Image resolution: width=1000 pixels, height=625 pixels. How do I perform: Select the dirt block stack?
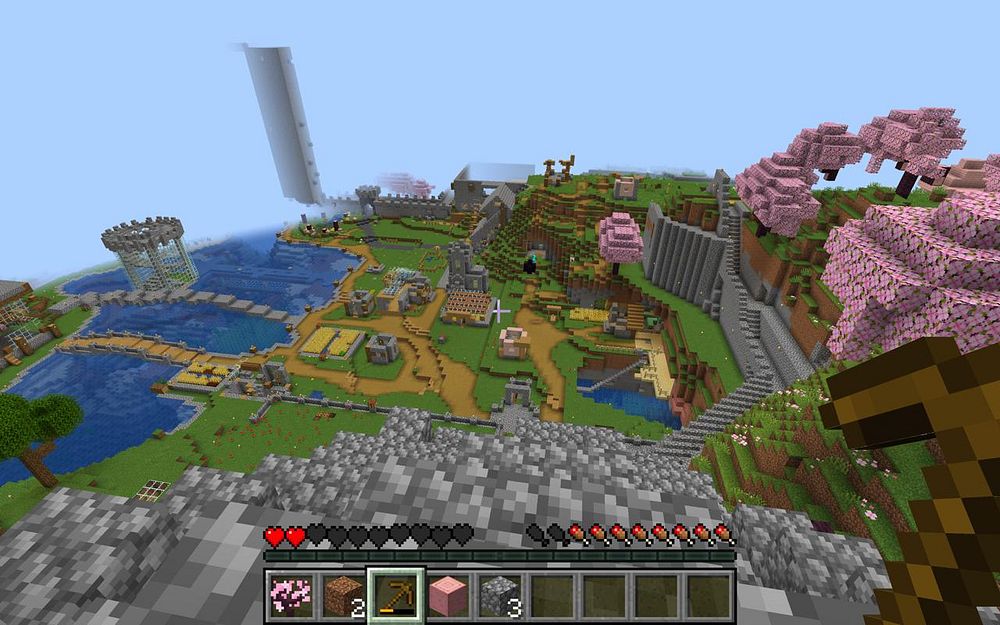tap(344, 595)
